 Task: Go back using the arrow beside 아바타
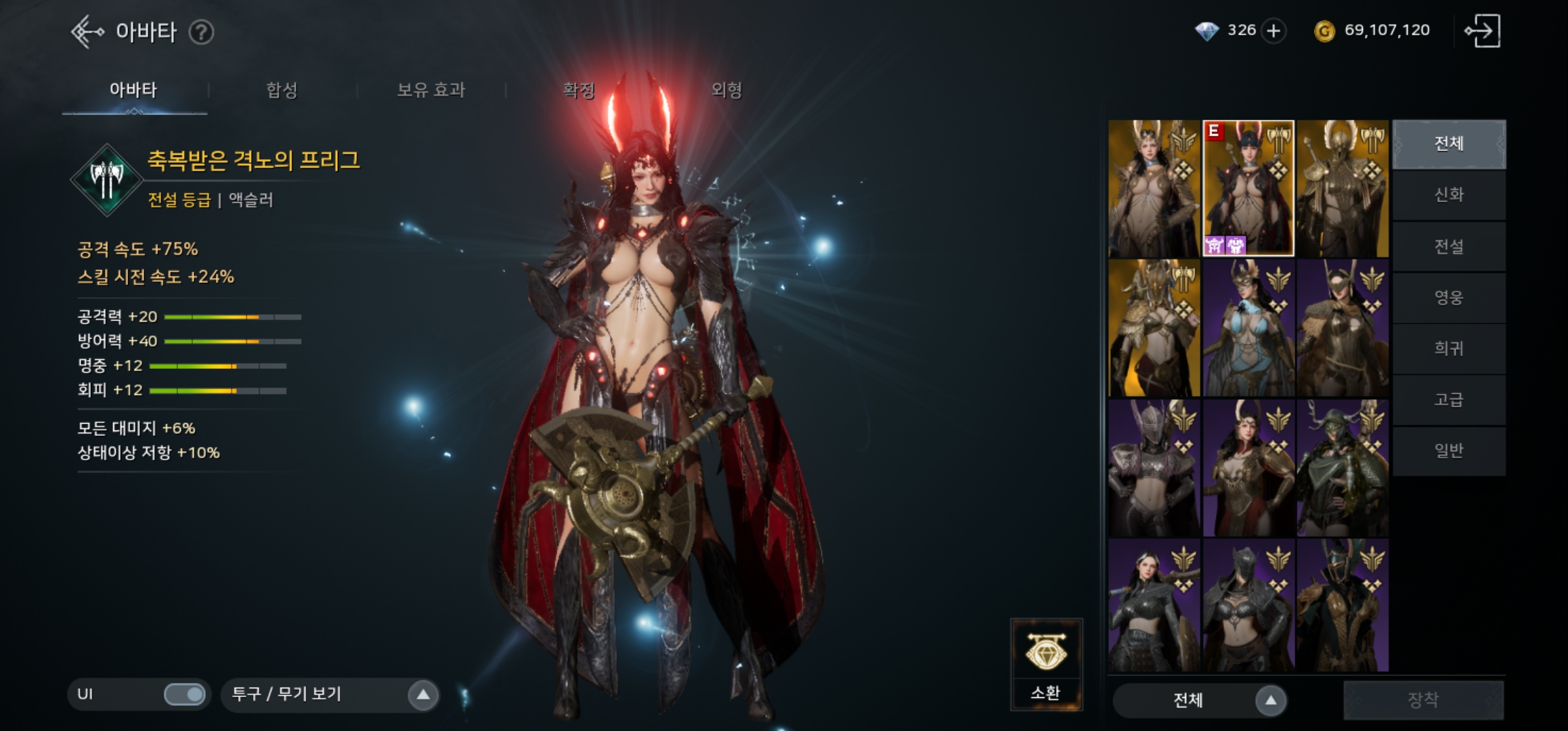click(x=87, y=32)
